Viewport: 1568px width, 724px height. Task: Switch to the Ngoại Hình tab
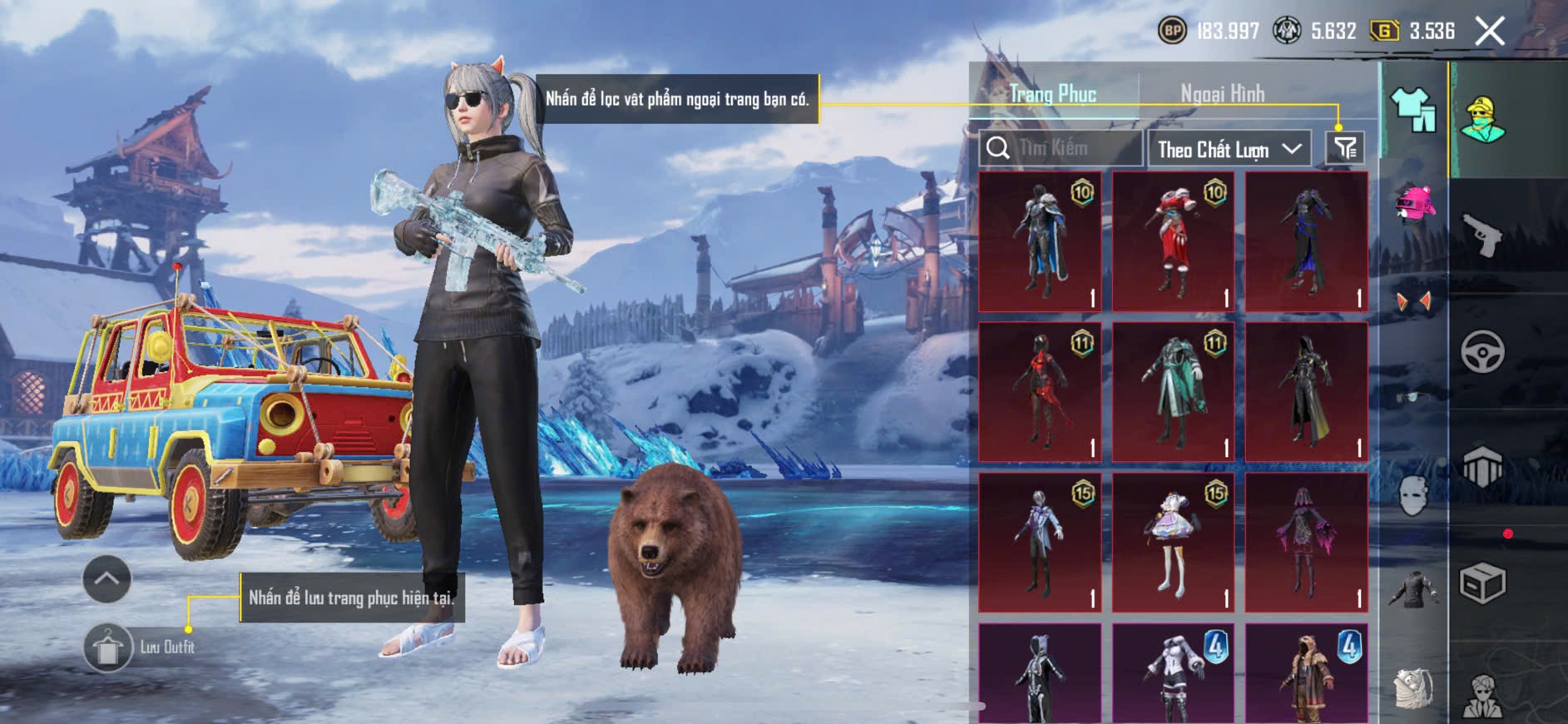(x=1222, y=94)
